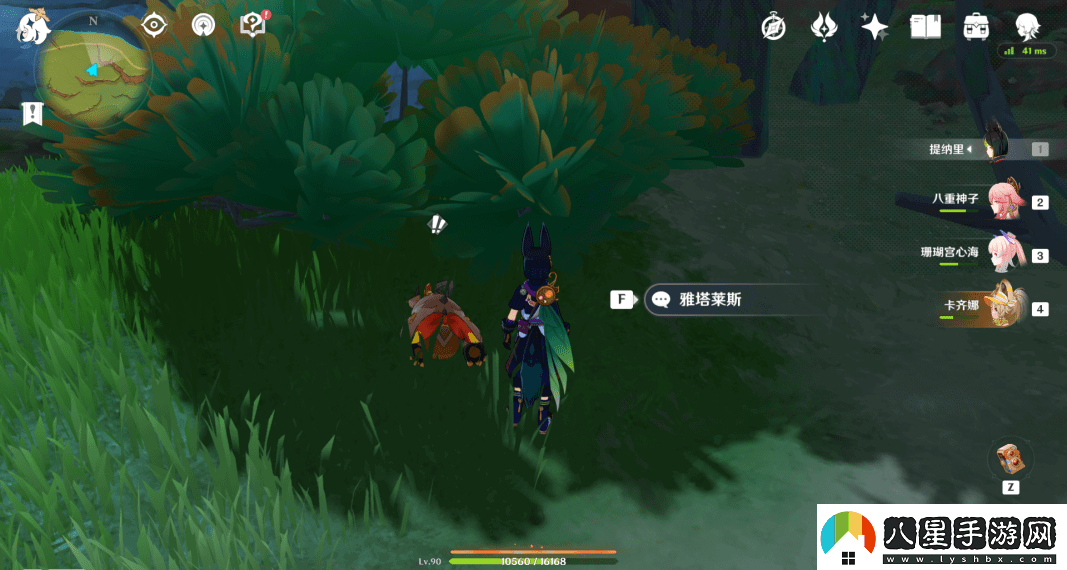Open the quest navigation target icon

pos(153,25)
